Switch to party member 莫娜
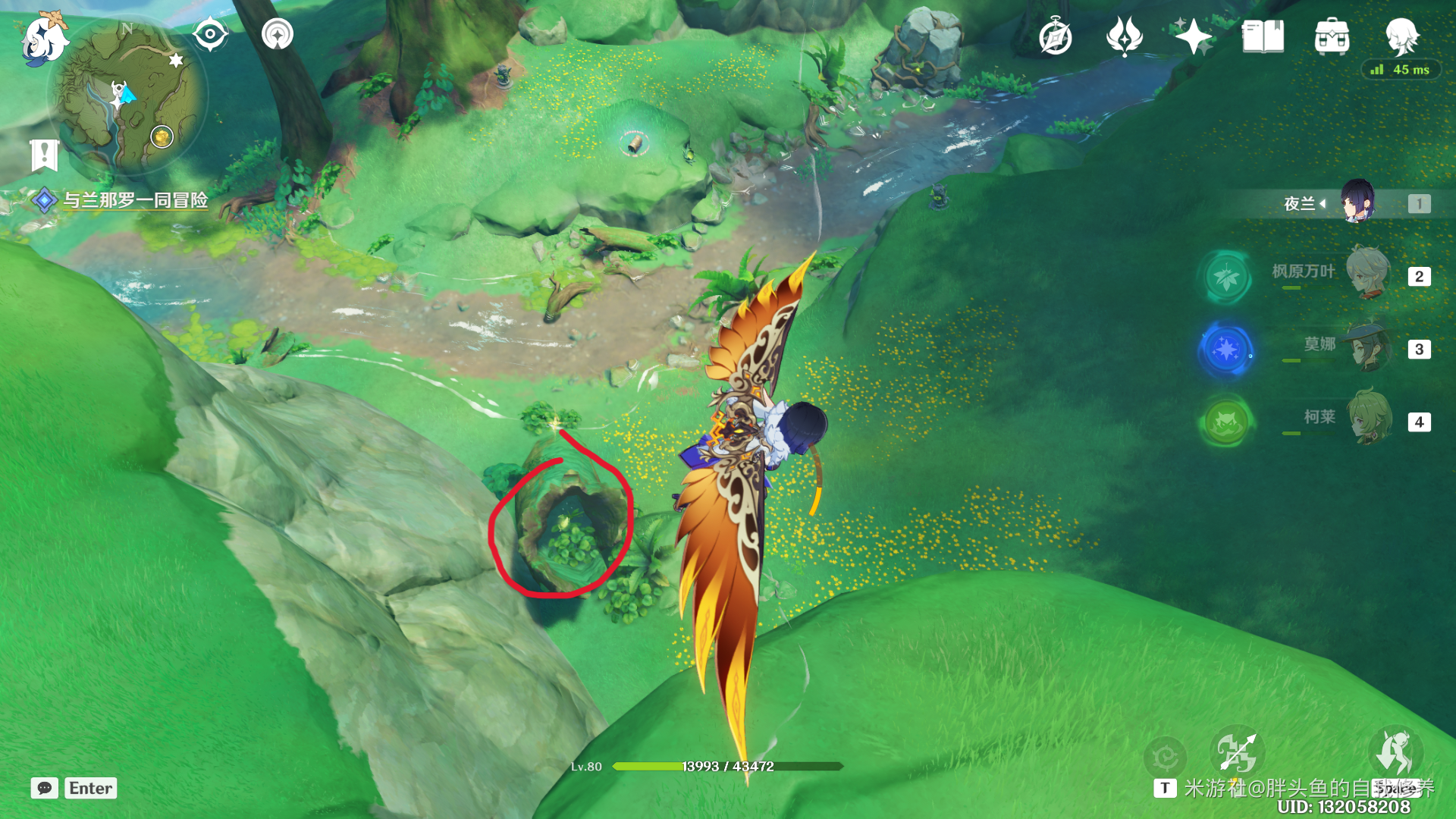Viewport: 1456px width, 819px height. pos(1368,347)
